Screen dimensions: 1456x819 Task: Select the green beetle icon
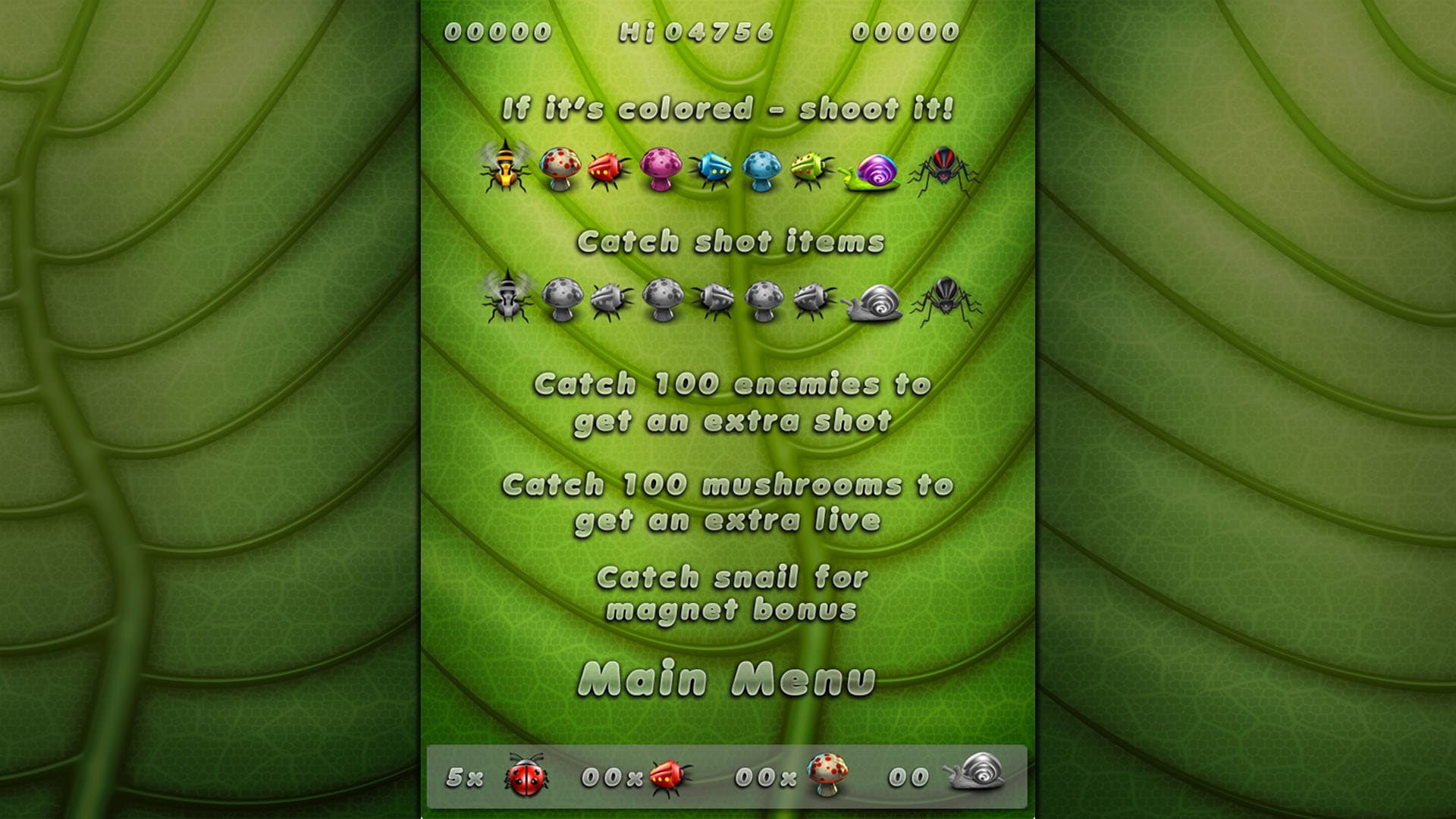click(810, 171)
